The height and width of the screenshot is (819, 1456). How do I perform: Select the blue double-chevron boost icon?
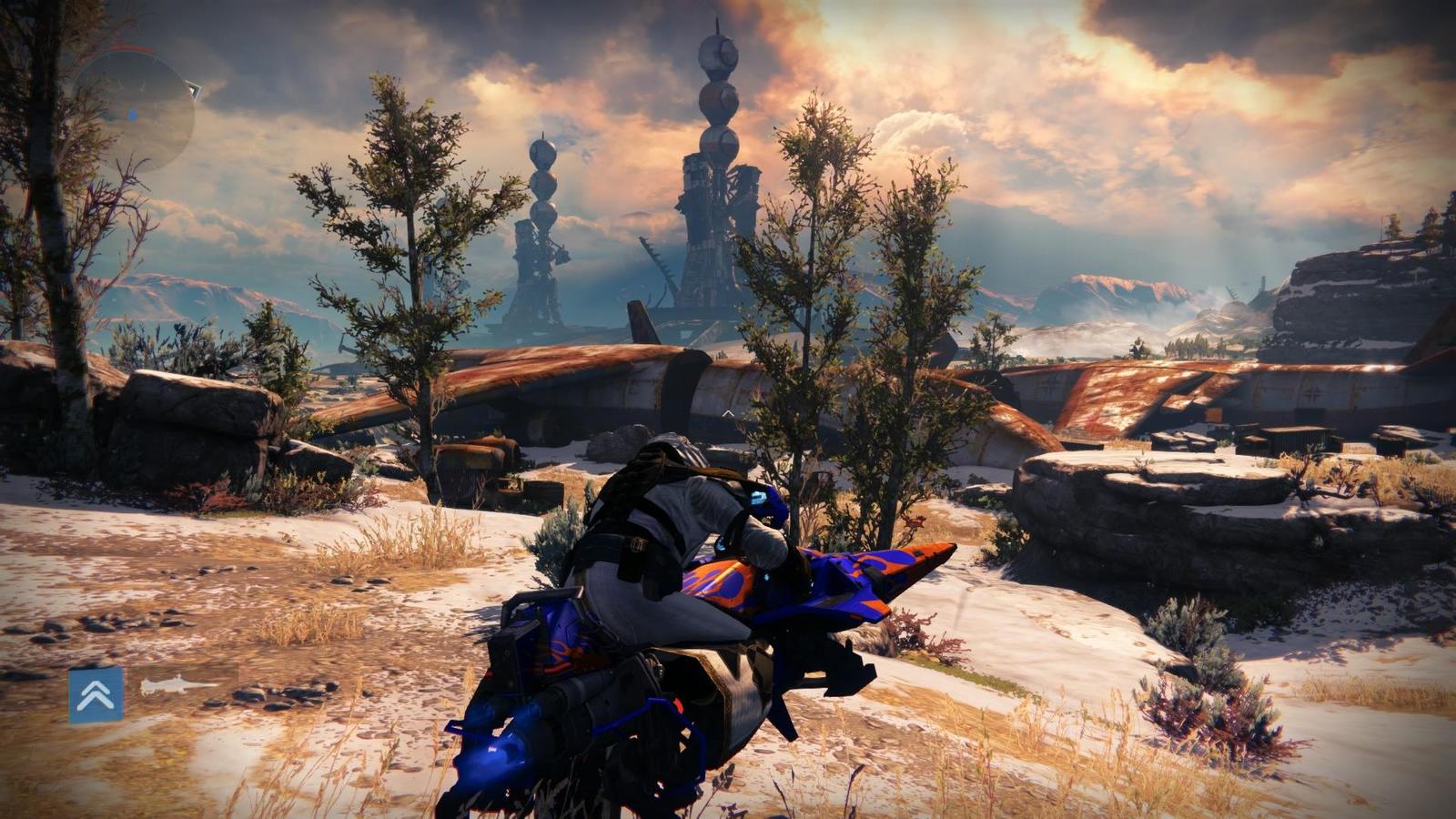(x=96, y=694)
